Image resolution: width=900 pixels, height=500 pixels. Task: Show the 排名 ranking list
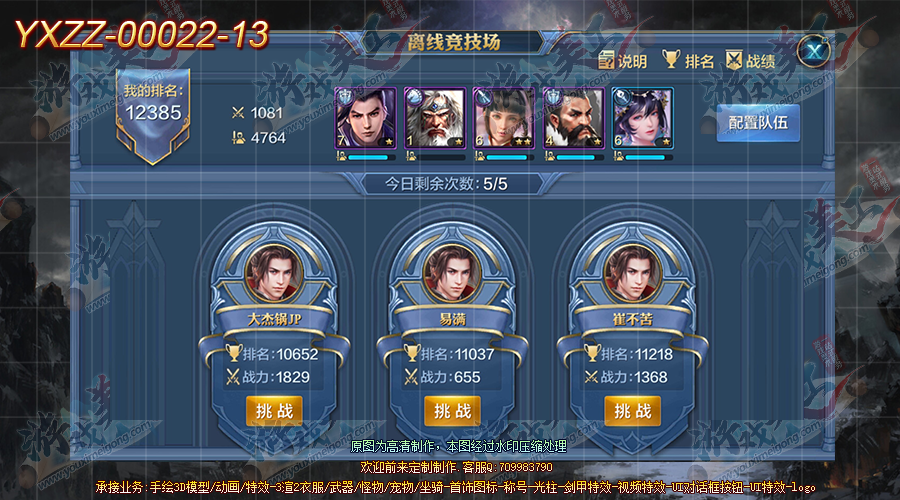(x=687, y=60)
